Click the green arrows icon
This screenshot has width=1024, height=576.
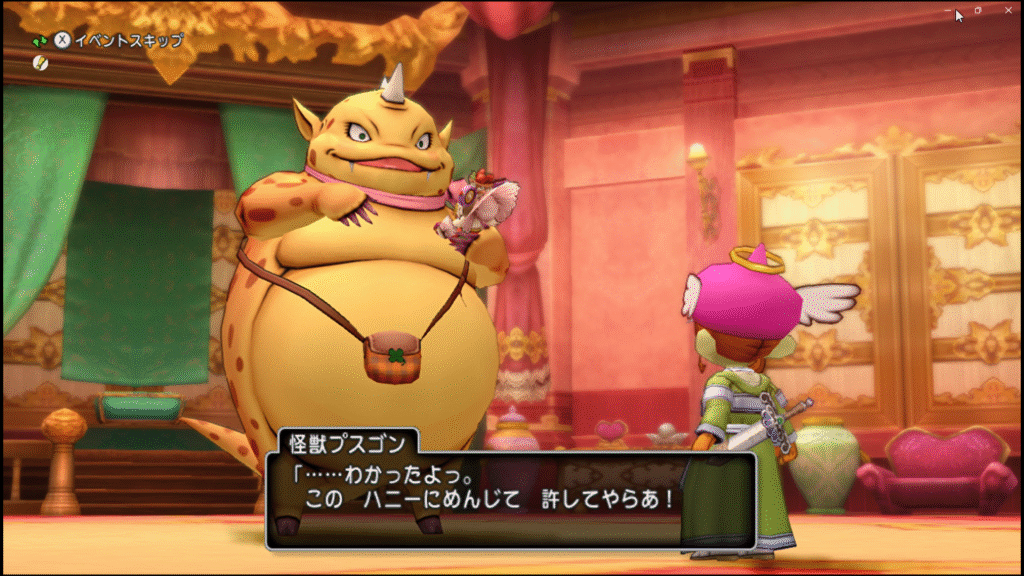[40, 41]
